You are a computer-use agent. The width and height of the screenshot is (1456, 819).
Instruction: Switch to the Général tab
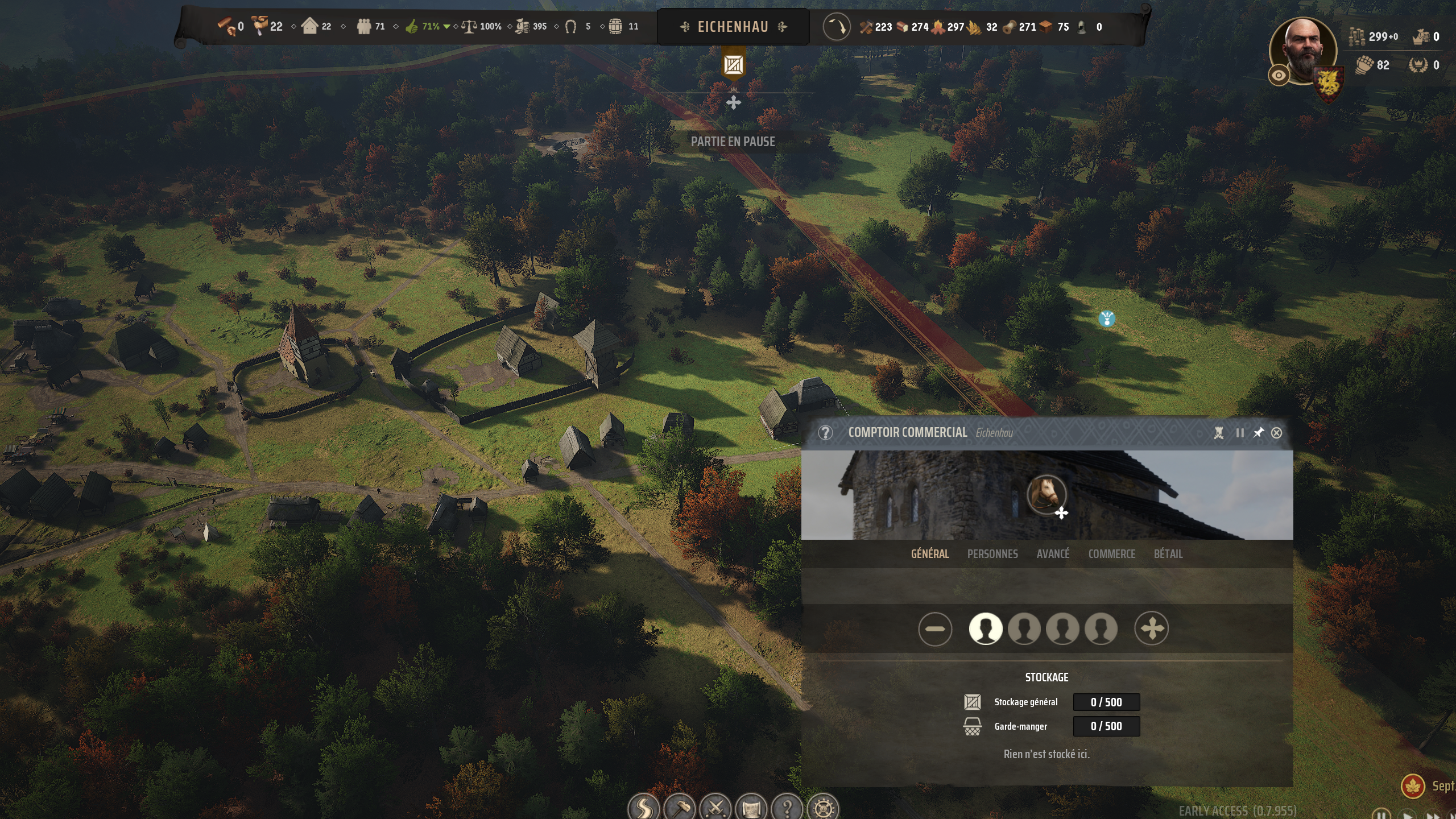click(930, 553)
